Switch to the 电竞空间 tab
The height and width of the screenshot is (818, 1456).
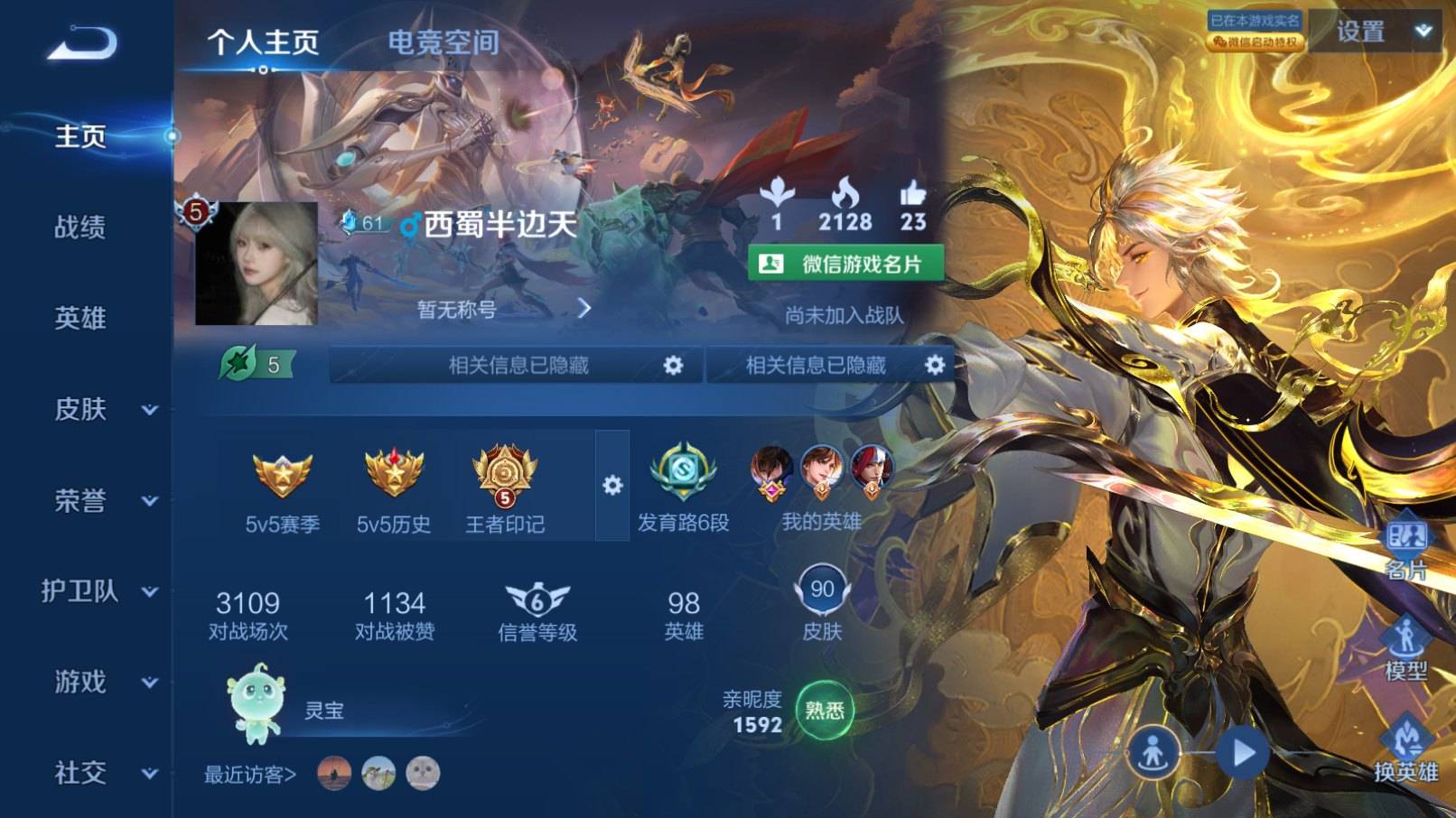point(444,42)
